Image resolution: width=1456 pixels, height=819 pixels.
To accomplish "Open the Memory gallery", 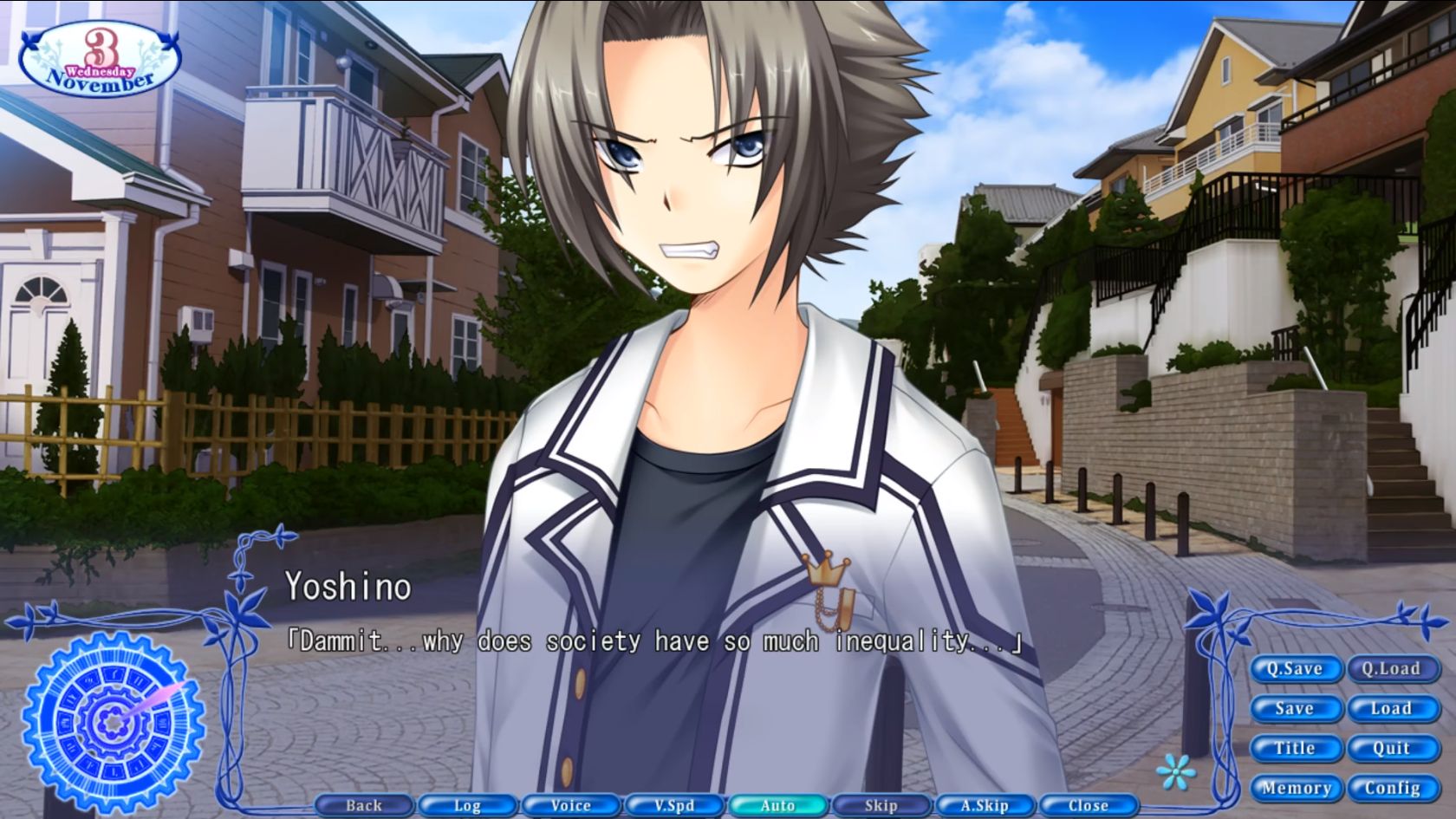I will 1297,788.
